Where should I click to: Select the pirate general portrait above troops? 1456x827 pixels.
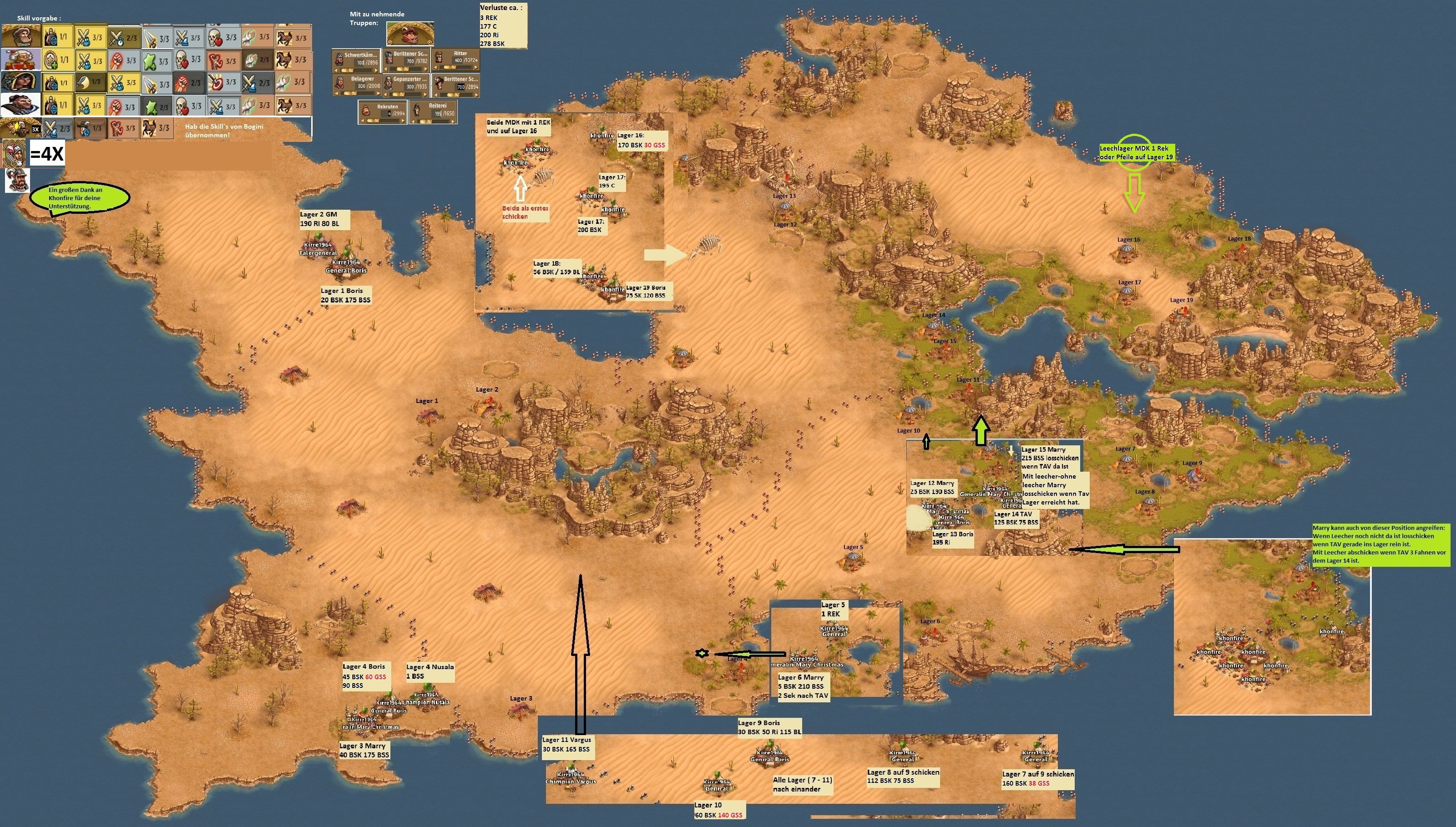409,34
